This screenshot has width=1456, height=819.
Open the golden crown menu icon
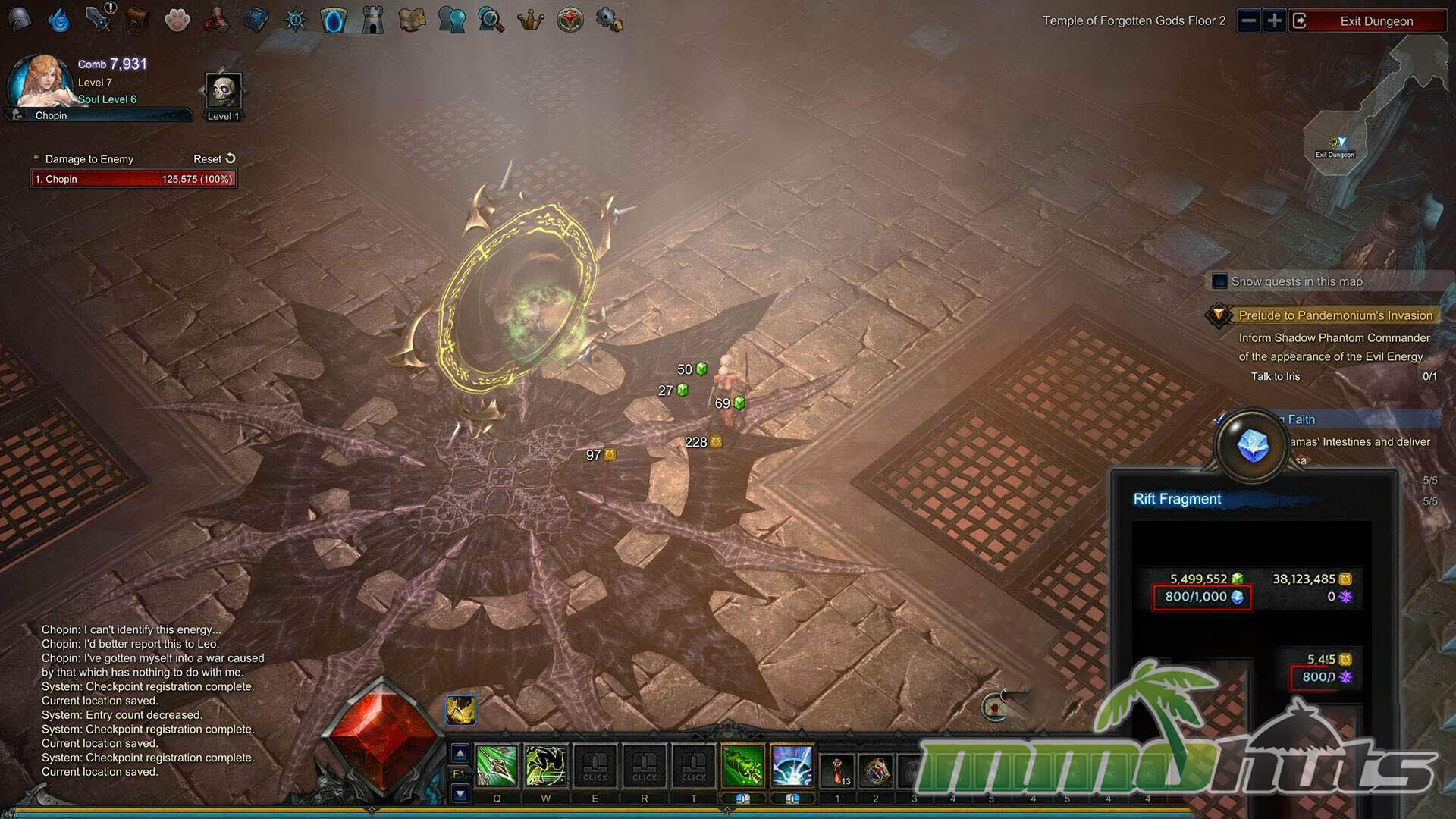point(530,20)
